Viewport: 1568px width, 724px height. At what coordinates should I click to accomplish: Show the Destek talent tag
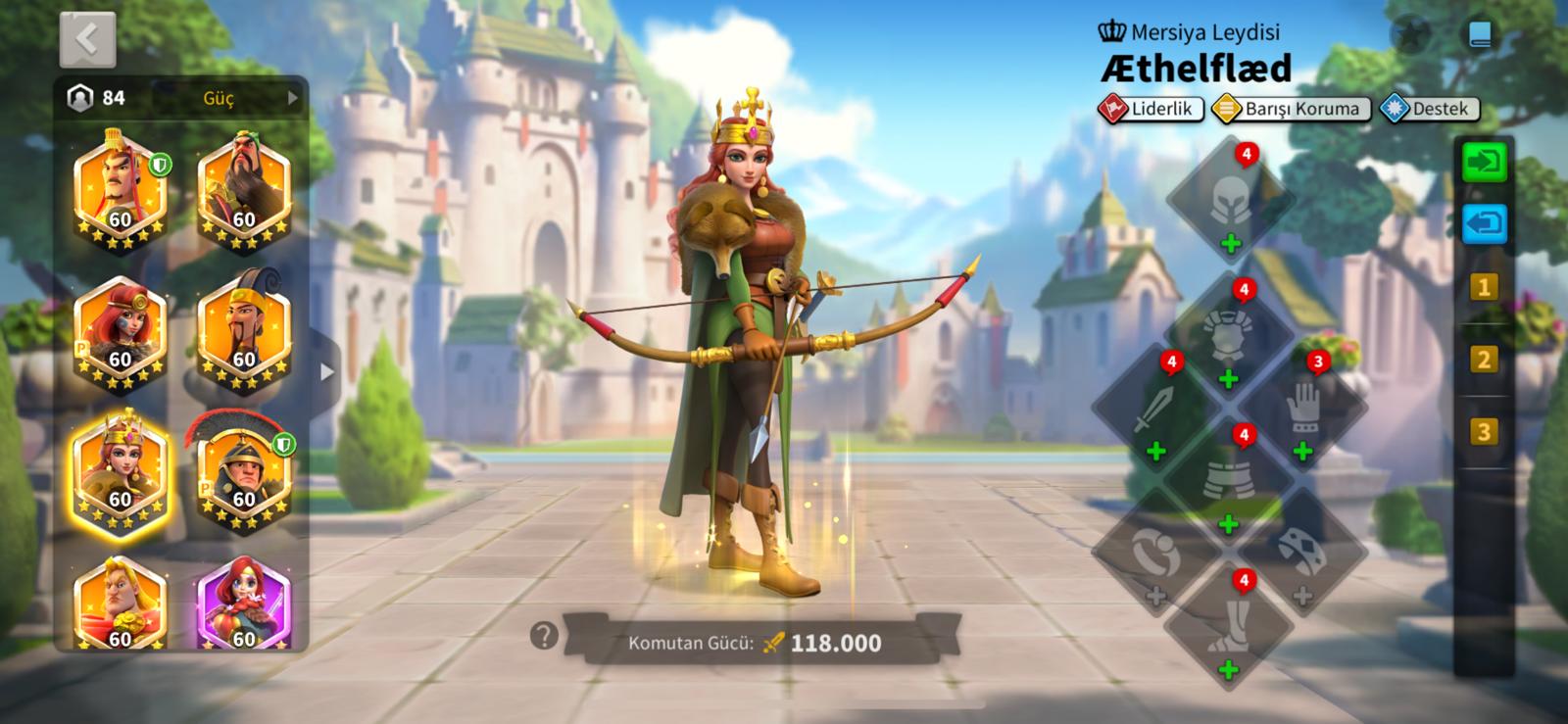click(1429, 109)
